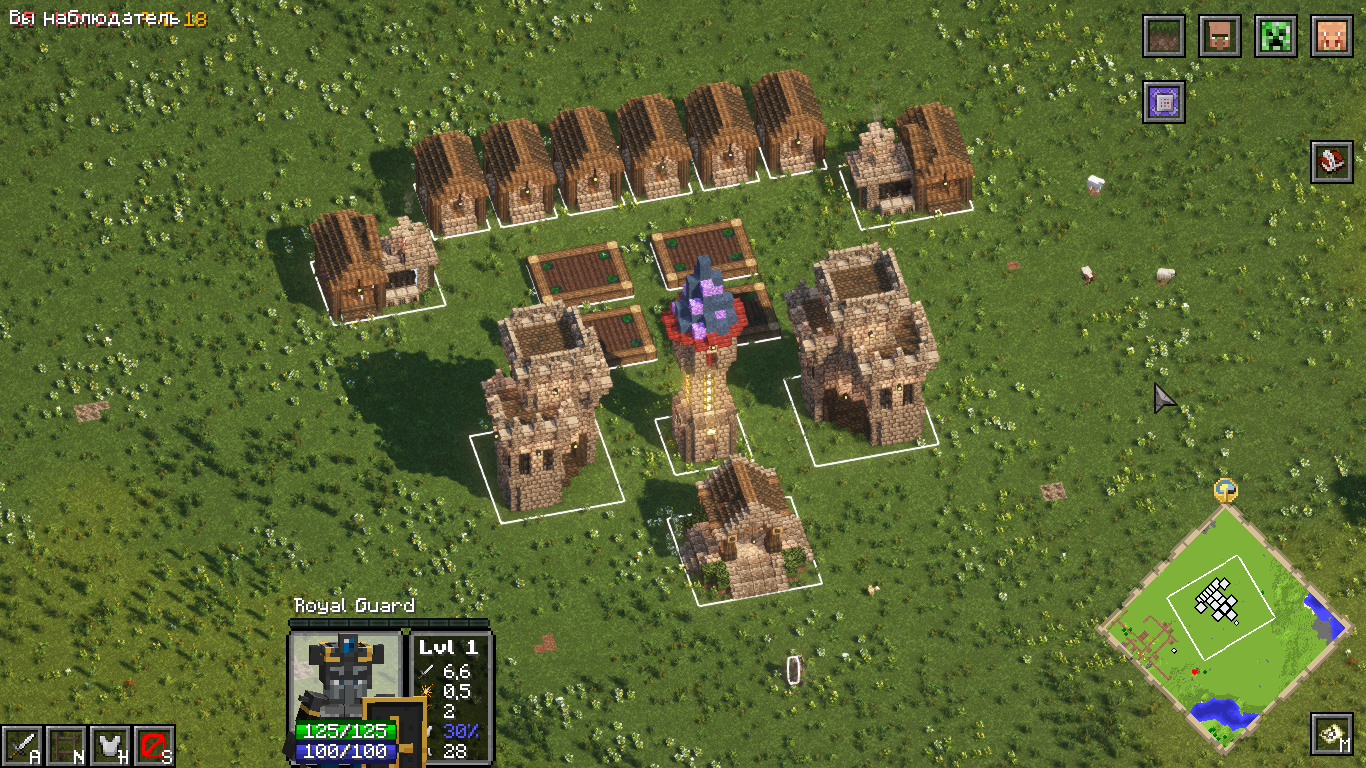Open the purple portal spawner icon
This screenshot has width=1366, height=768.
[1165, 100]
